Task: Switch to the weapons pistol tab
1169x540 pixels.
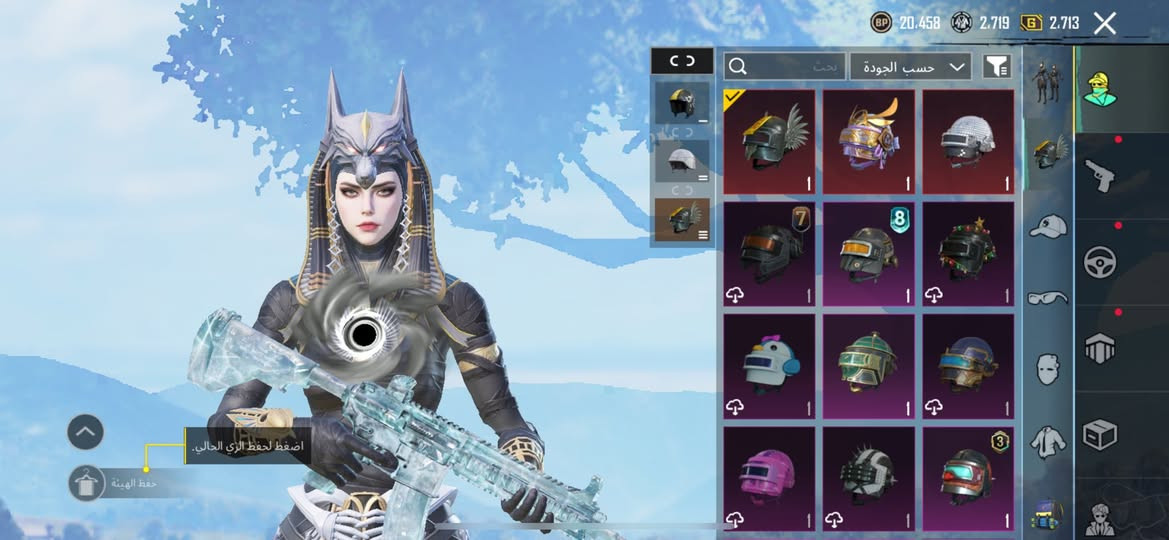Action: 1100,175
